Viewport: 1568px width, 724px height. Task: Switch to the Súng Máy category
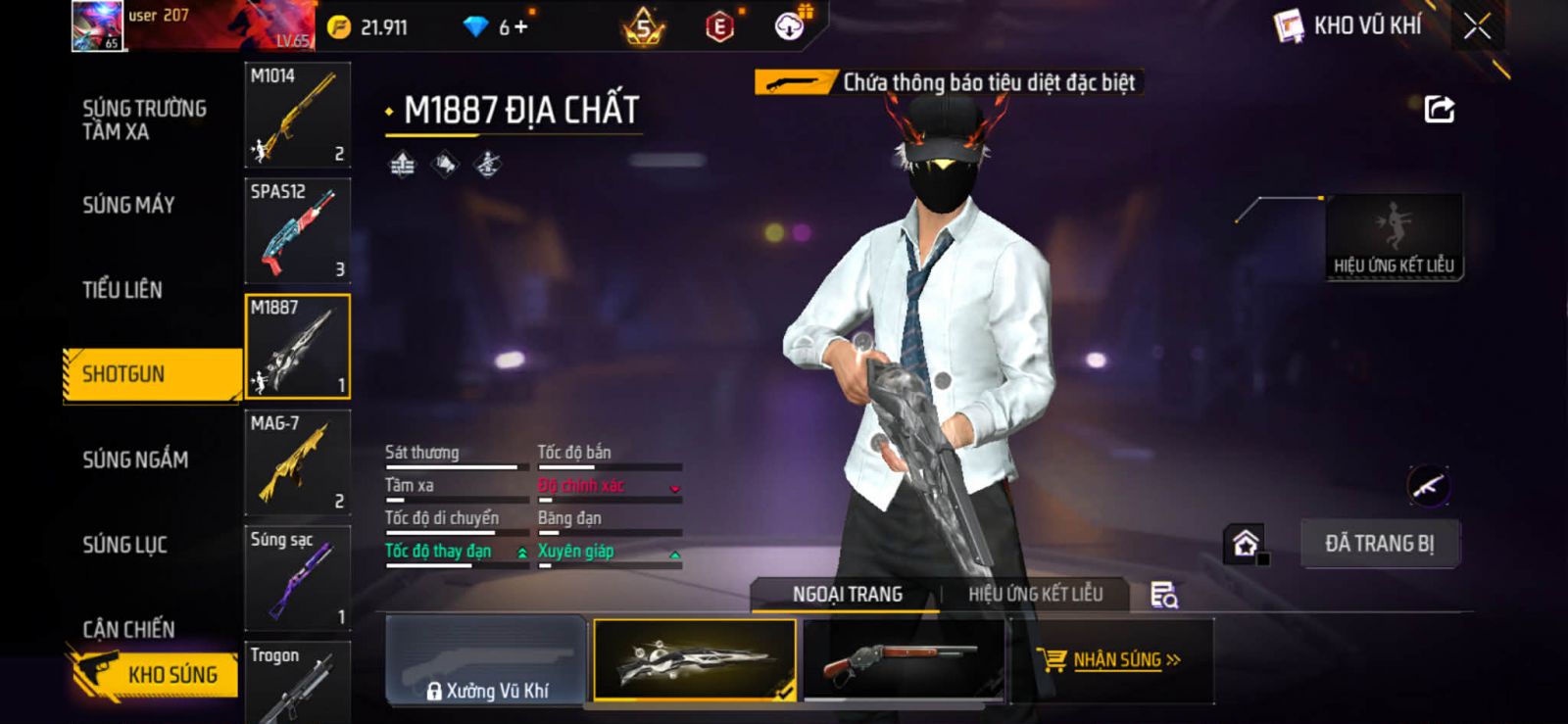[x=128, y=205]
